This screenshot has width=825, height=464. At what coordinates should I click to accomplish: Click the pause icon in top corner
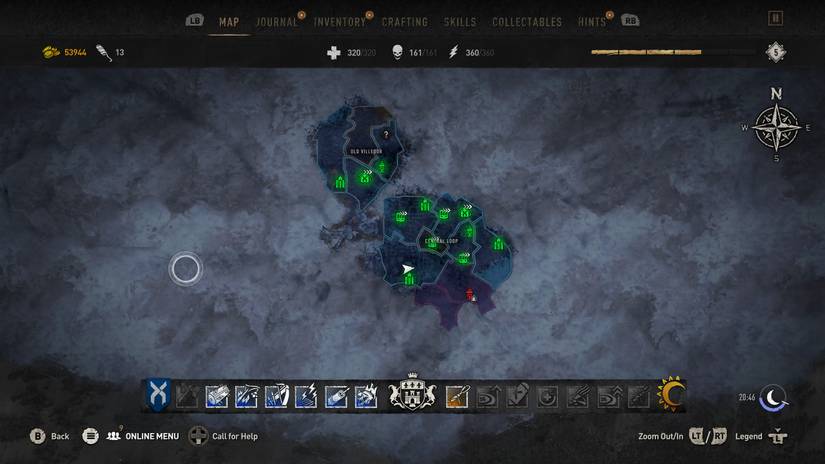pyautogui.click(x=775, y=18)
